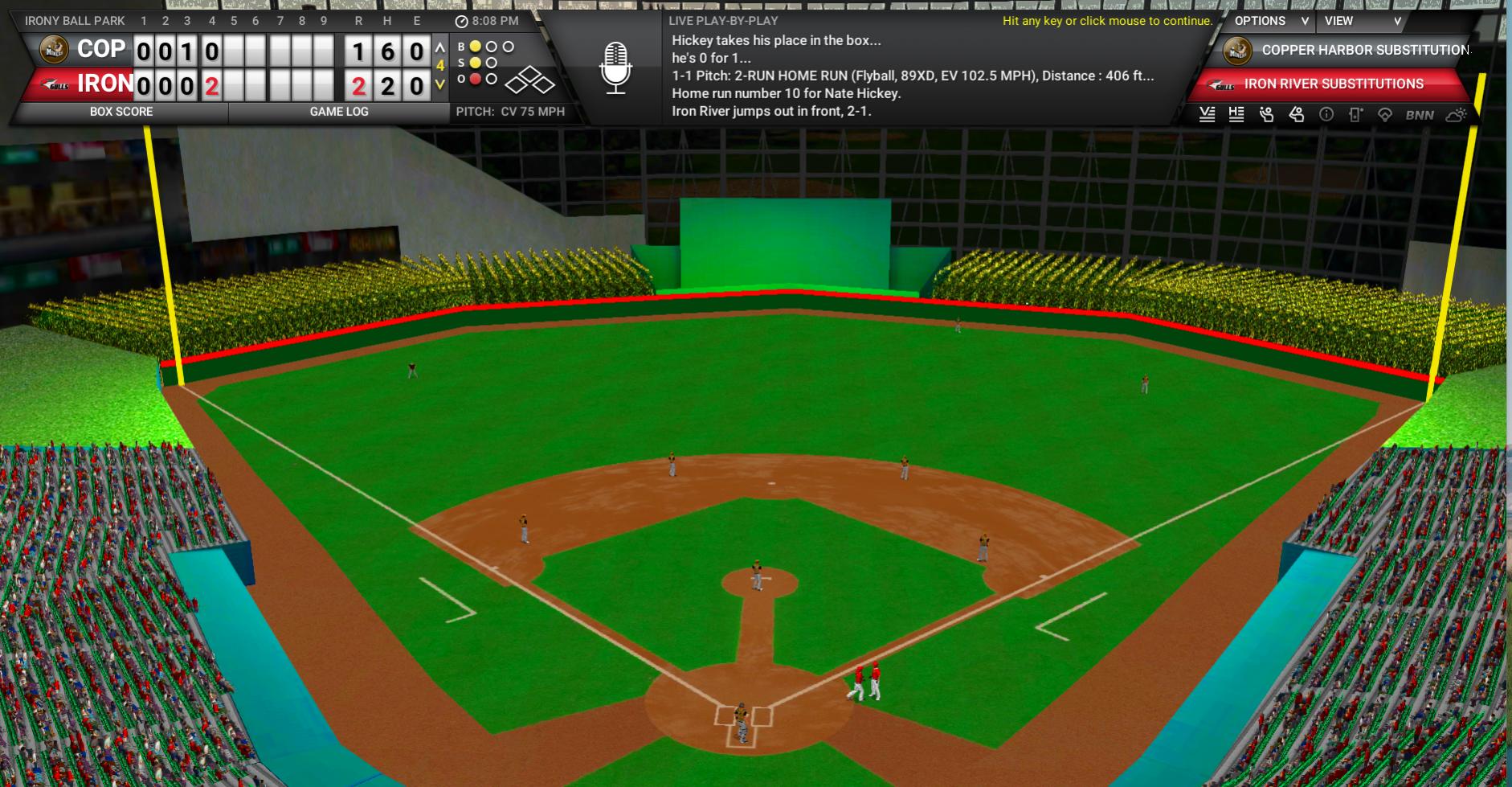This screenshot has width=1512, height=787.
Task: Expand the View dropdown menu
Action: 1362,21
